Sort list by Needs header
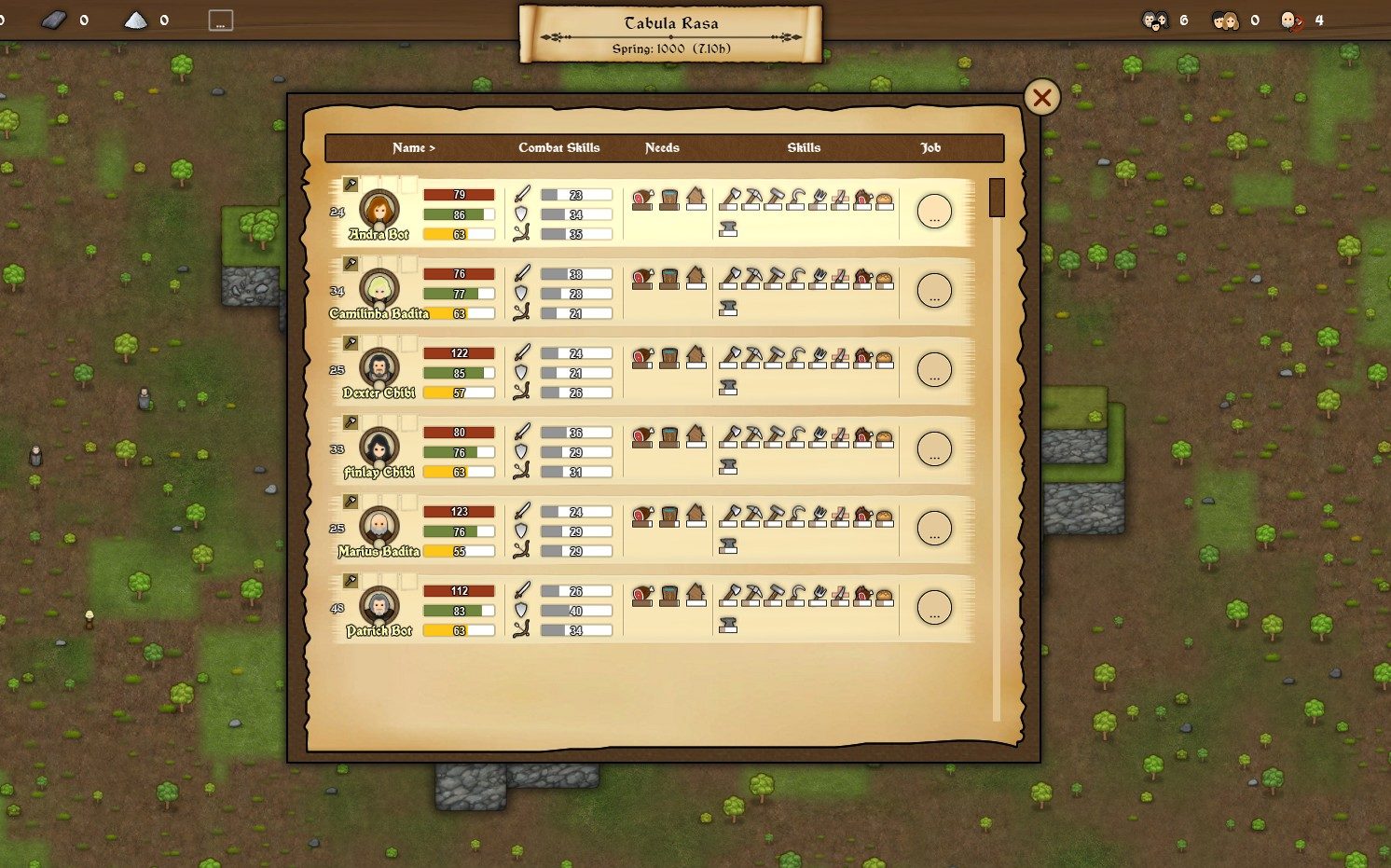The image size is (1391, 868). [x=662, y=147]
